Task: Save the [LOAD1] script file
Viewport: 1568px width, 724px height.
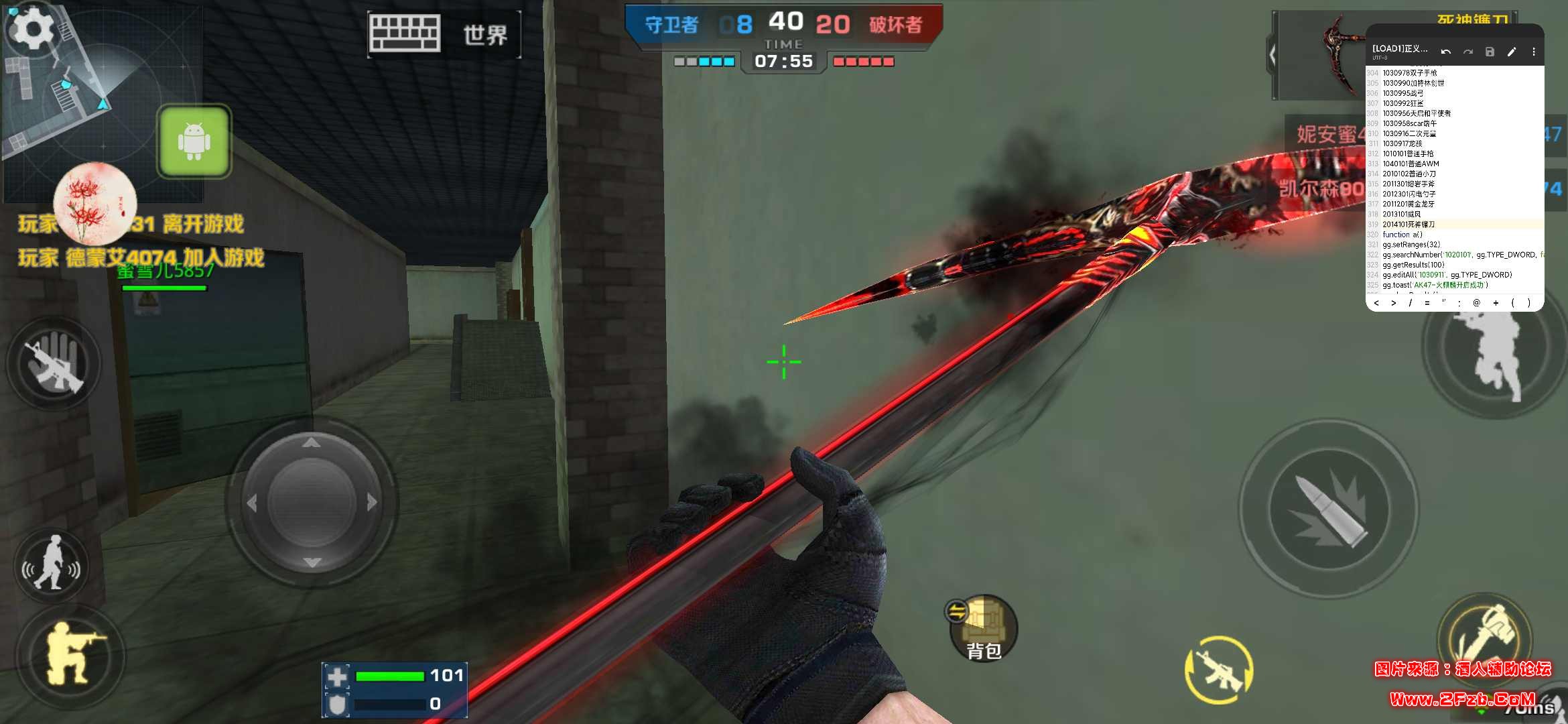Action: pyautogui.click(x=1490, y=52)
